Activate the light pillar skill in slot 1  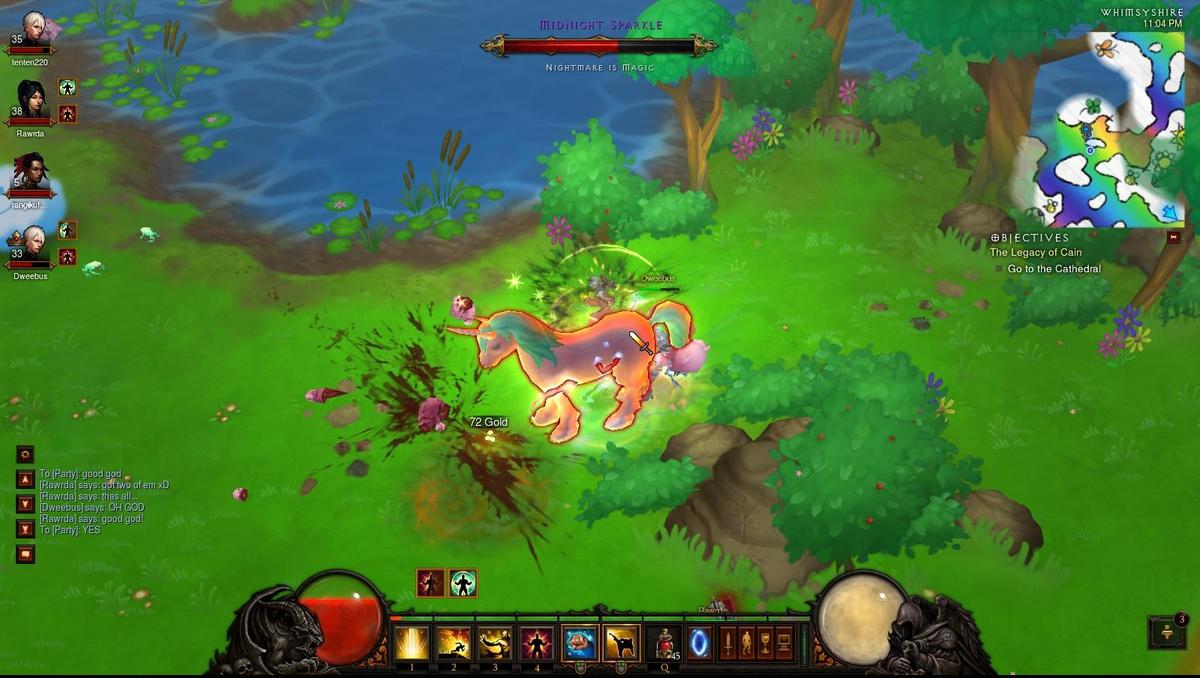411,643
